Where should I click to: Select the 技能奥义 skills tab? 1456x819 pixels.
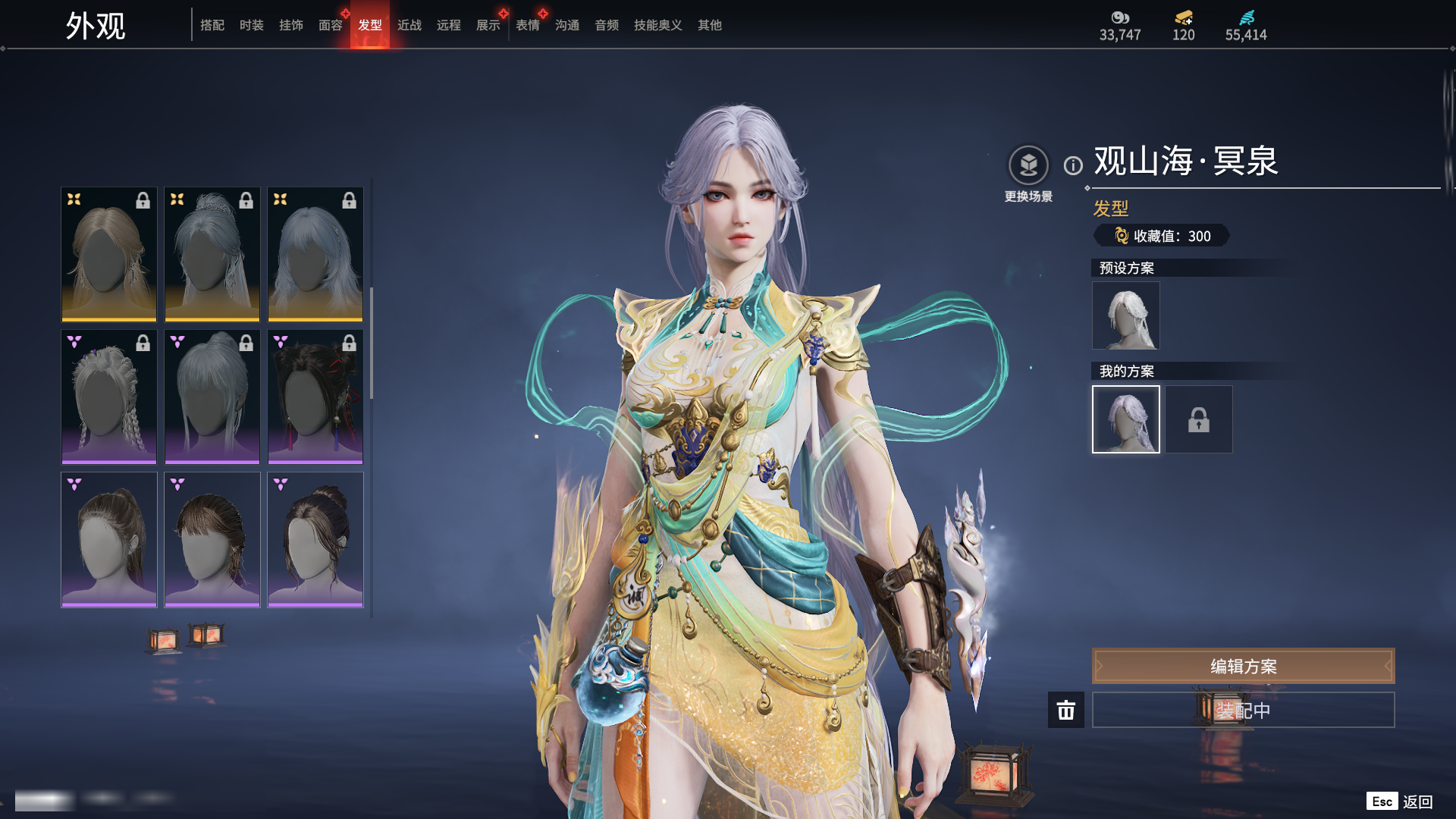coord(657,25)
